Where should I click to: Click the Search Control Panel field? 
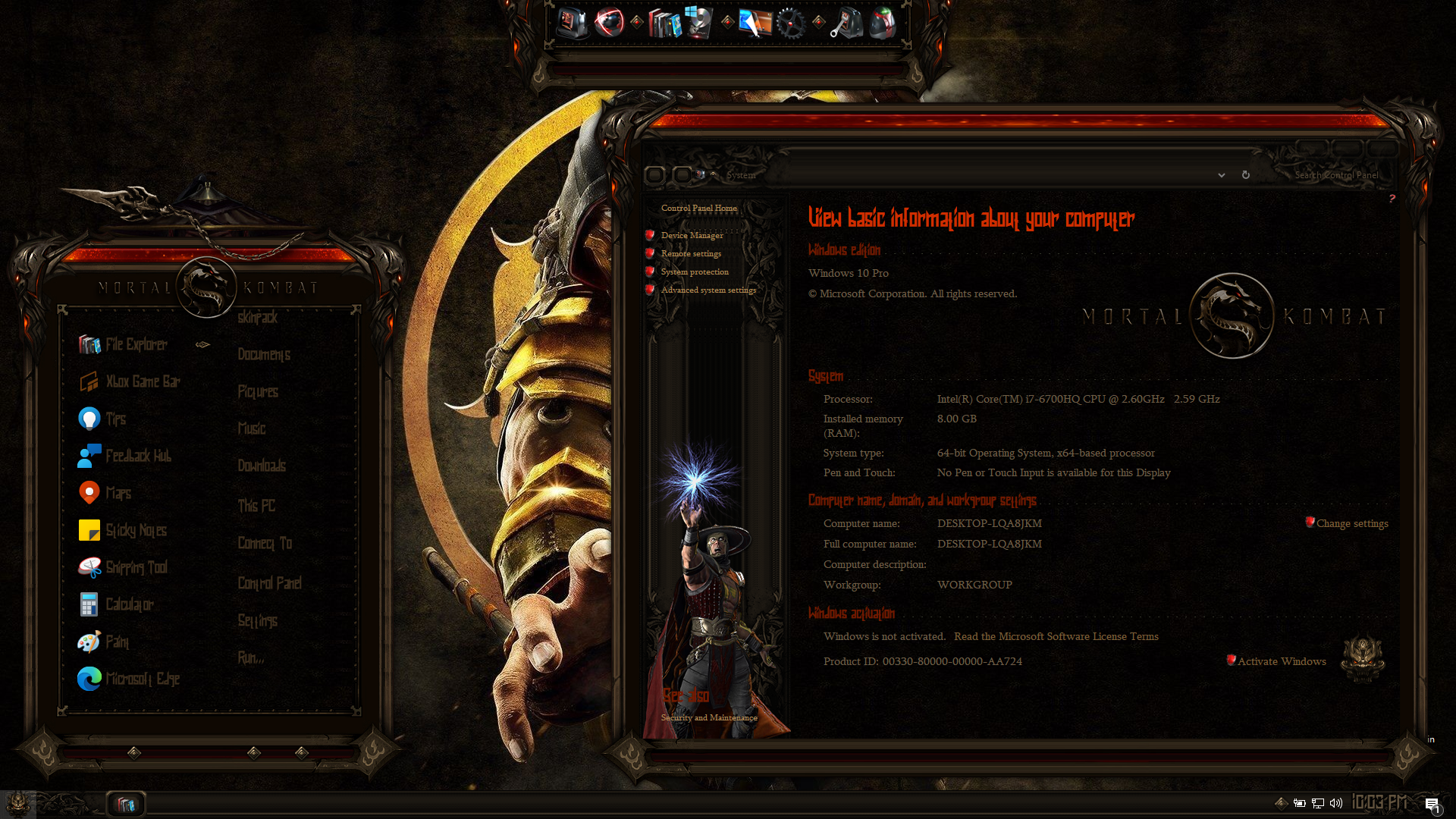coord(1336,175)
